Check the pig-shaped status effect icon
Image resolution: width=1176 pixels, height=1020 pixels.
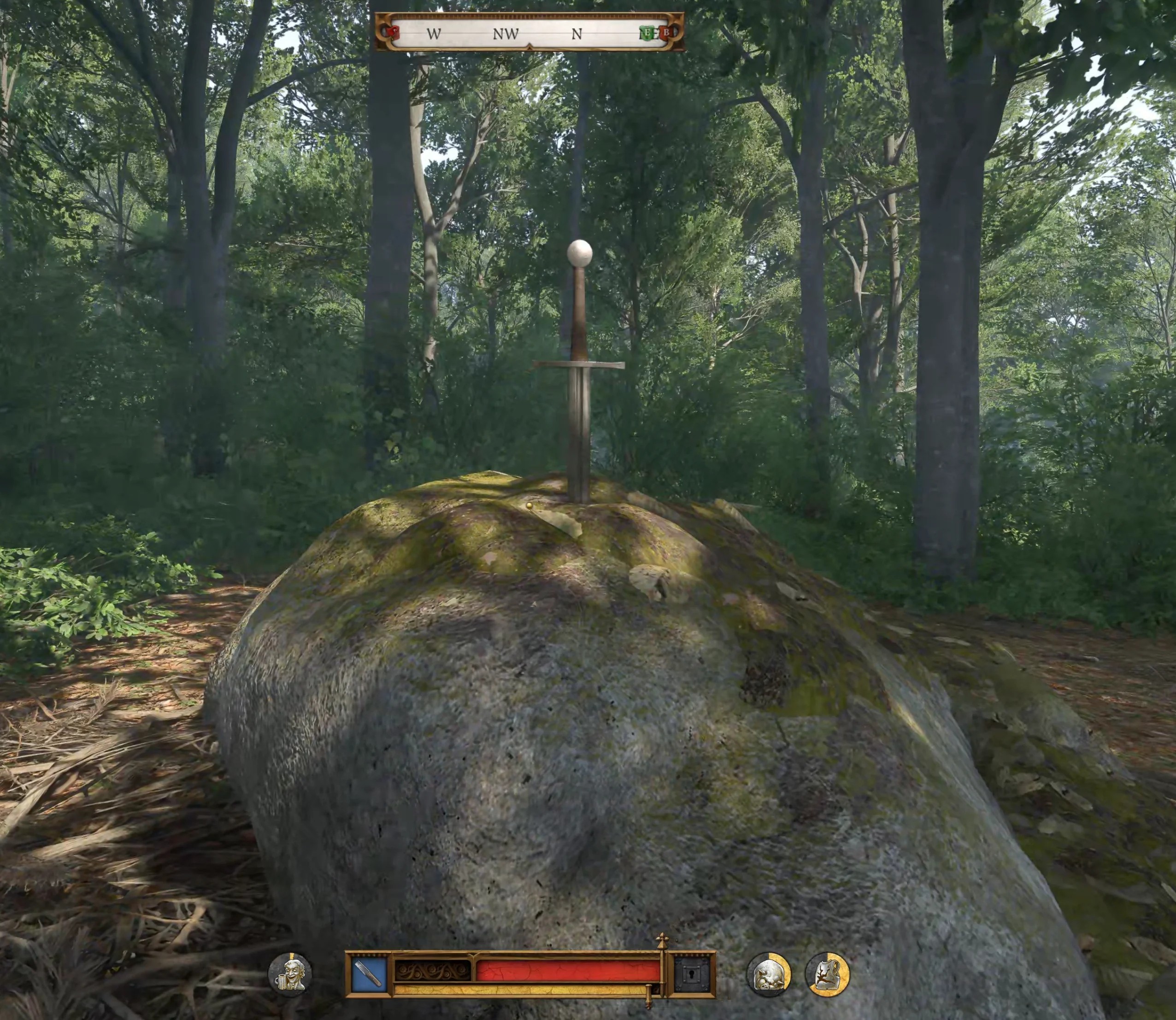769,974
